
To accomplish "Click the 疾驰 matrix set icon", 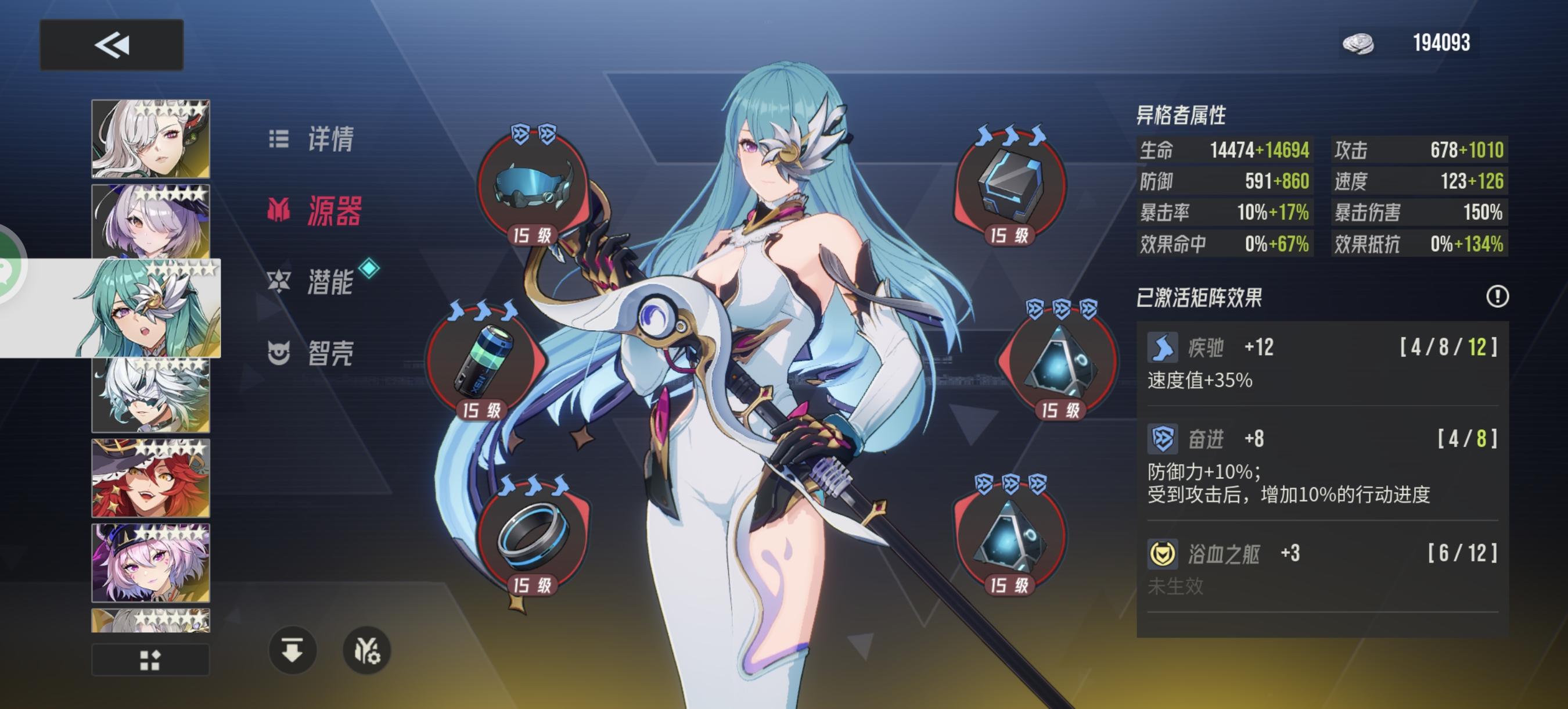I will 1164,347.
